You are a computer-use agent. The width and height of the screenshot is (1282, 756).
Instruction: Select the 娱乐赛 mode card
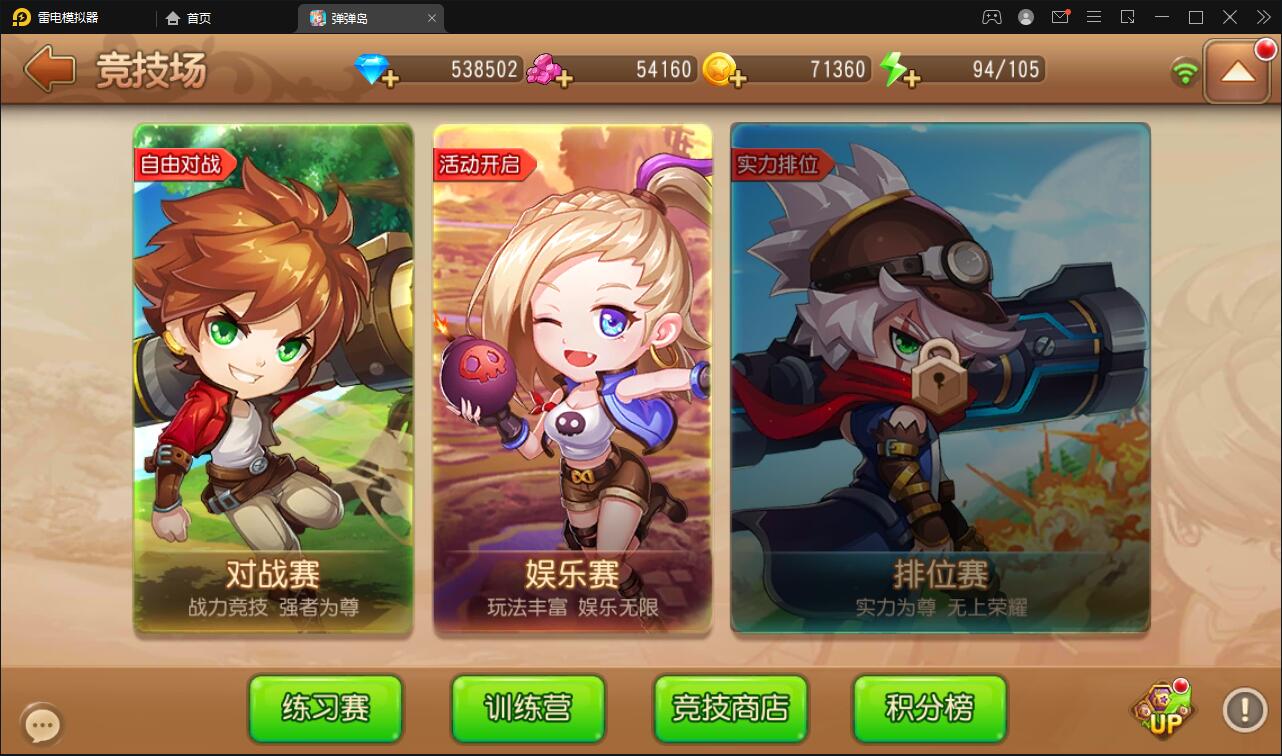pos(572,380)
